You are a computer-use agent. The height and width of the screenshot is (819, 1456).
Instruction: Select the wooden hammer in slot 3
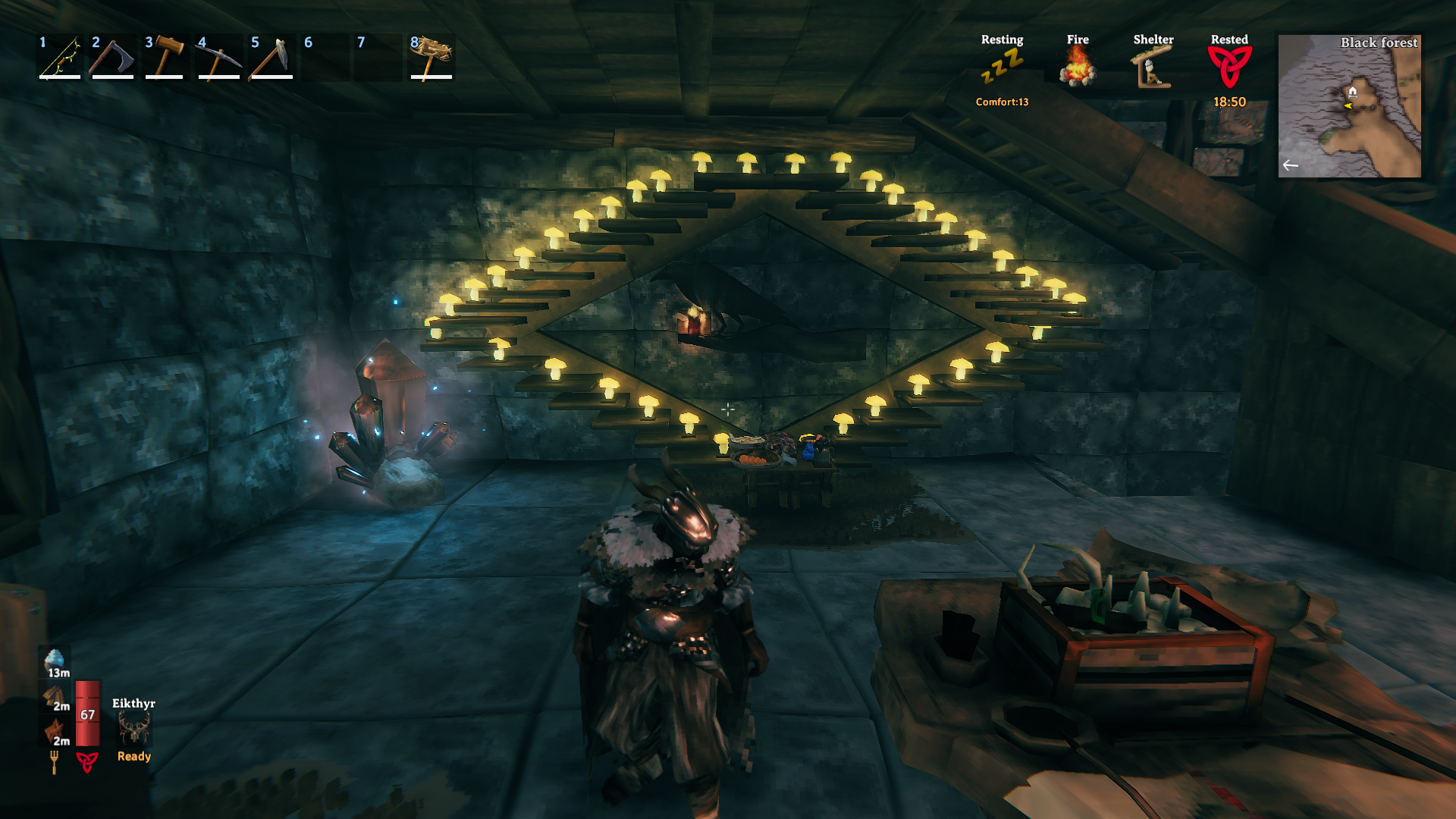tap(165, 58)
